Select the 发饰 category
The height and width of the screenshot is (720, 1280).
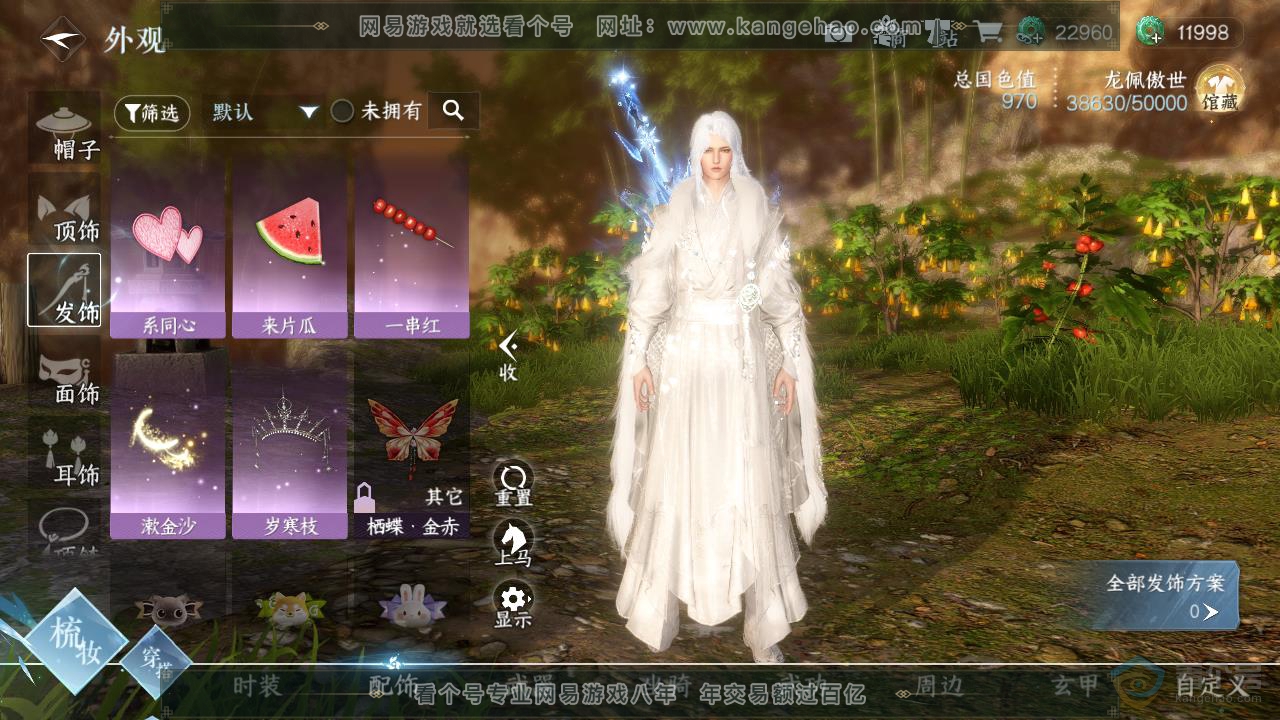[x=65, y=290]
